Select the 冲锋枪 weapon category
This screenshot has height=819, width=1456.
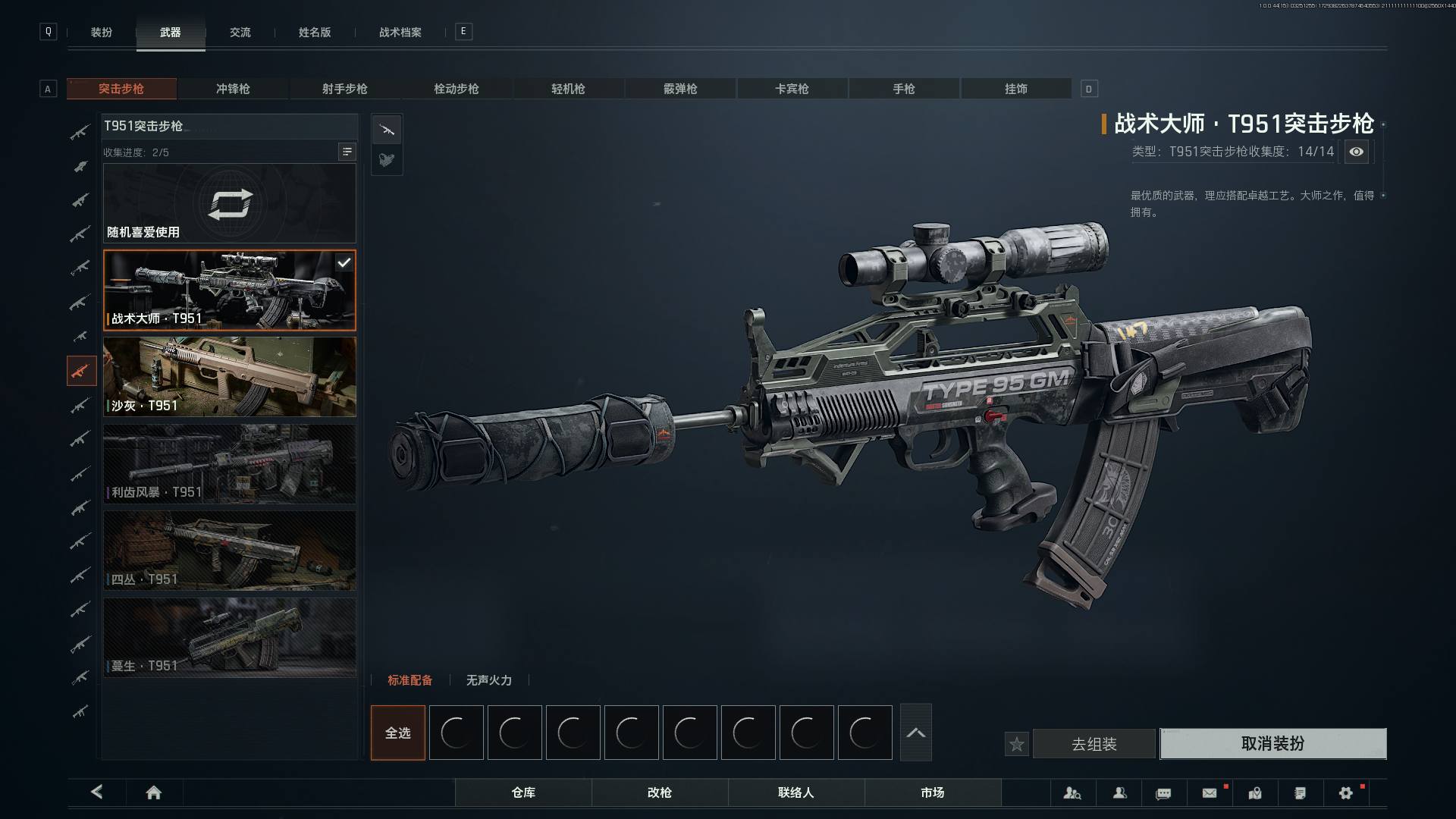(233, 89)
